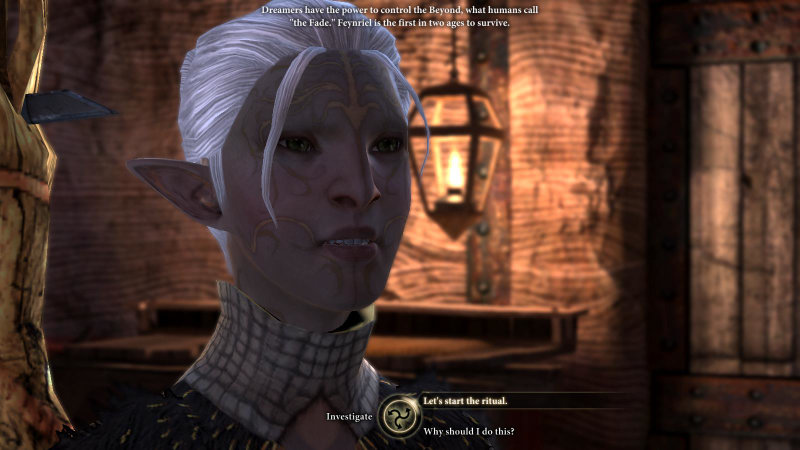Open the Investigate dialogue options
800x450 pixels.
[x=349, y=416]
